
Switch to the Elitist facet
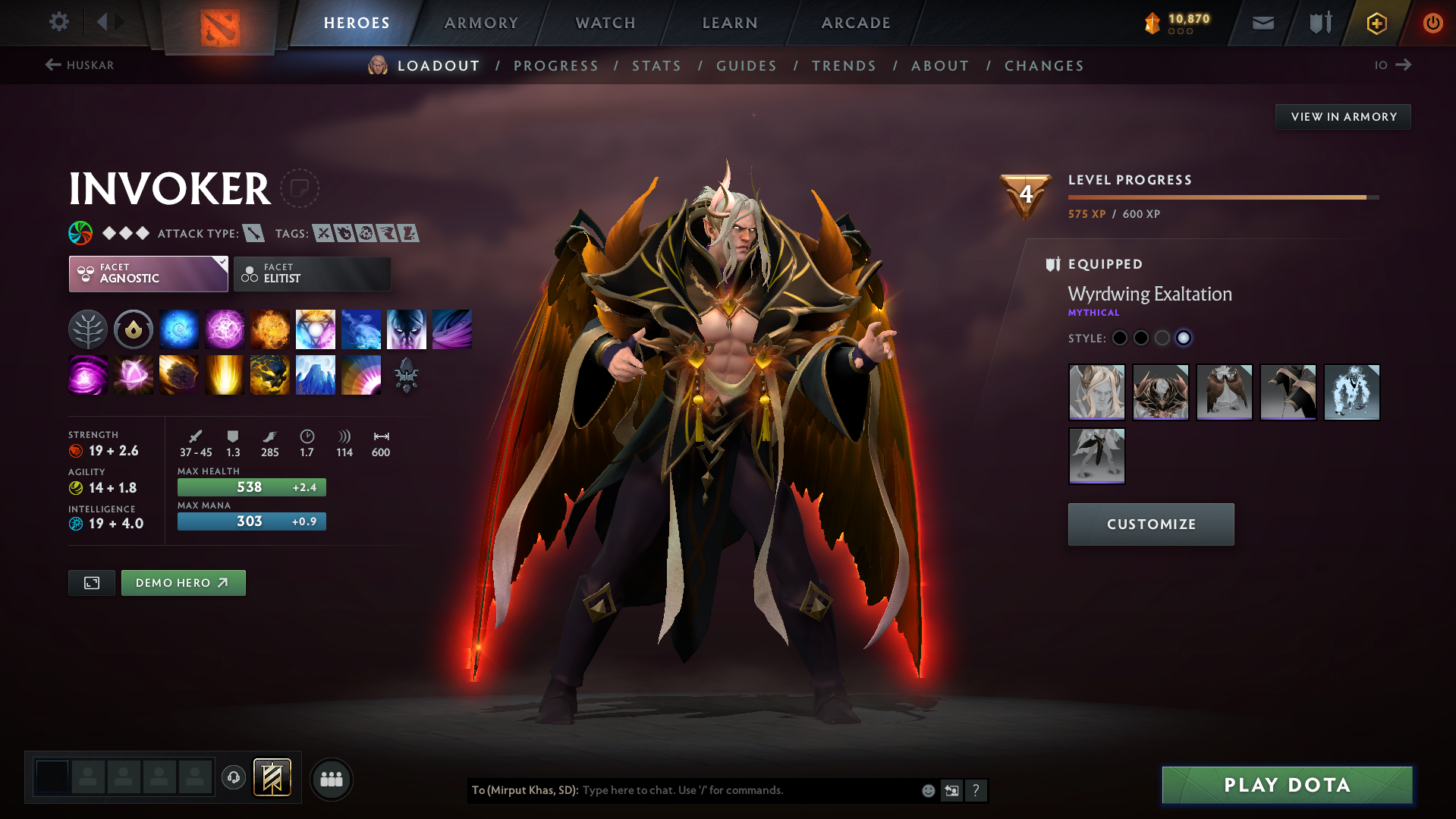(x=312, y=273)
